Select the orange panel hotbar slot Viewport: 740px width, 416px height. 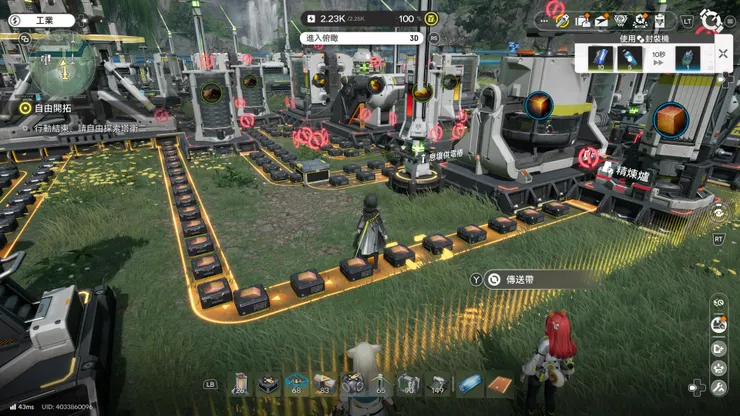pos(499,383)
